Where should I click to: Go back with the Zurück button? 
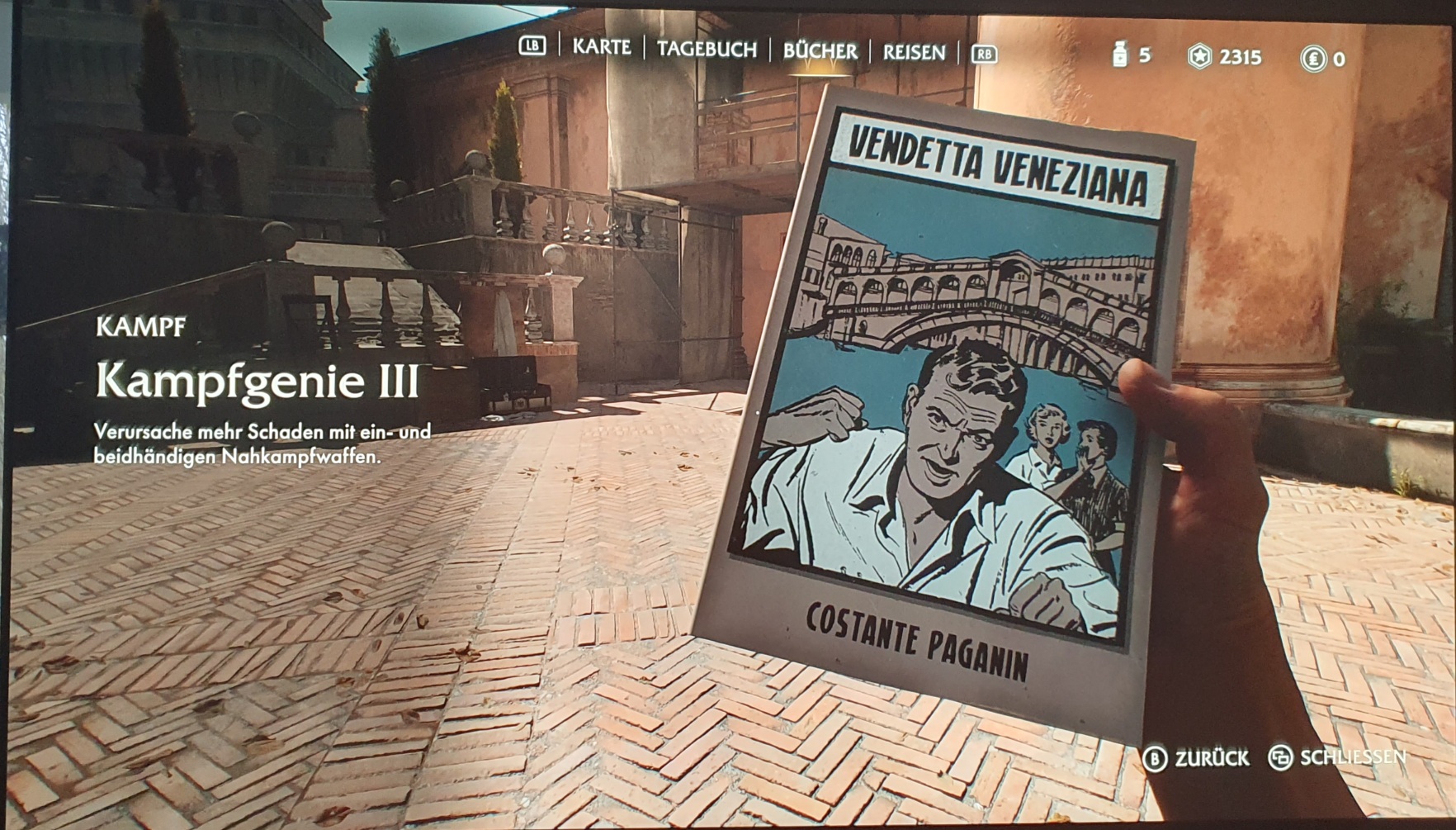pos(1197,757)
